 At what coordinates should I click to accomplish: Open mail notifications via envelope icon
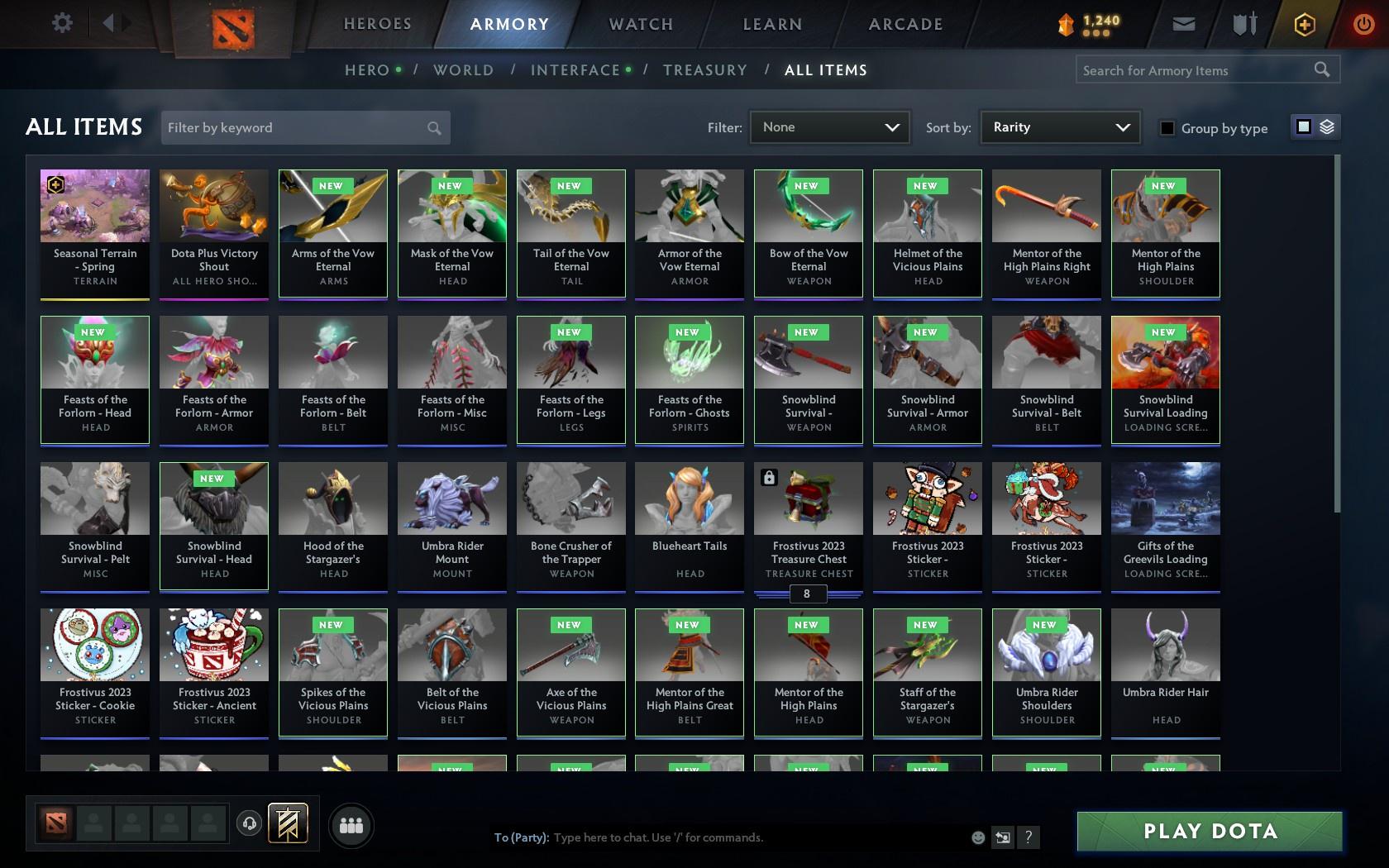pyautogui.click(x=1182, y=24)
